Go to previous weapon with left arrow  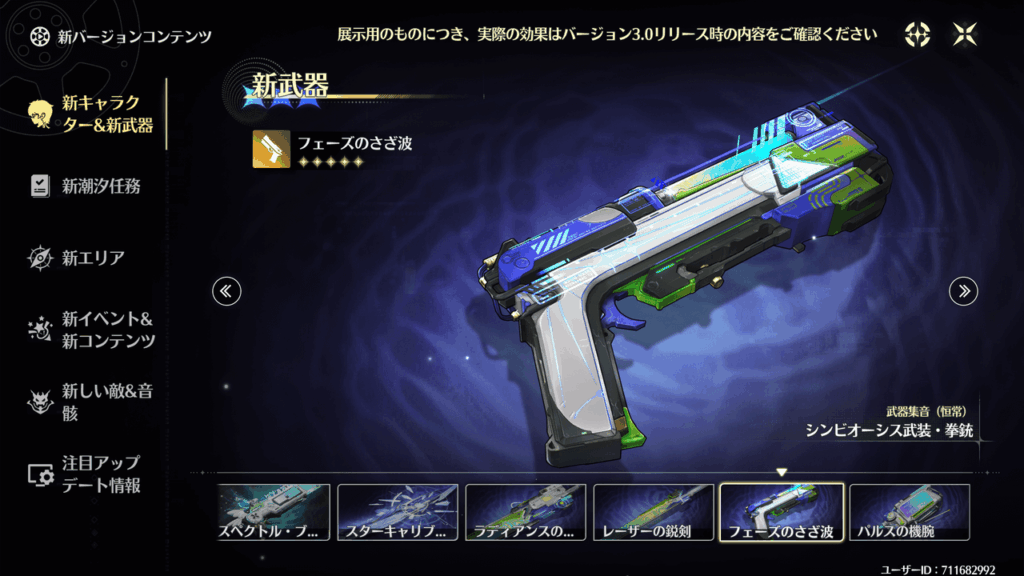coord(226,291)
